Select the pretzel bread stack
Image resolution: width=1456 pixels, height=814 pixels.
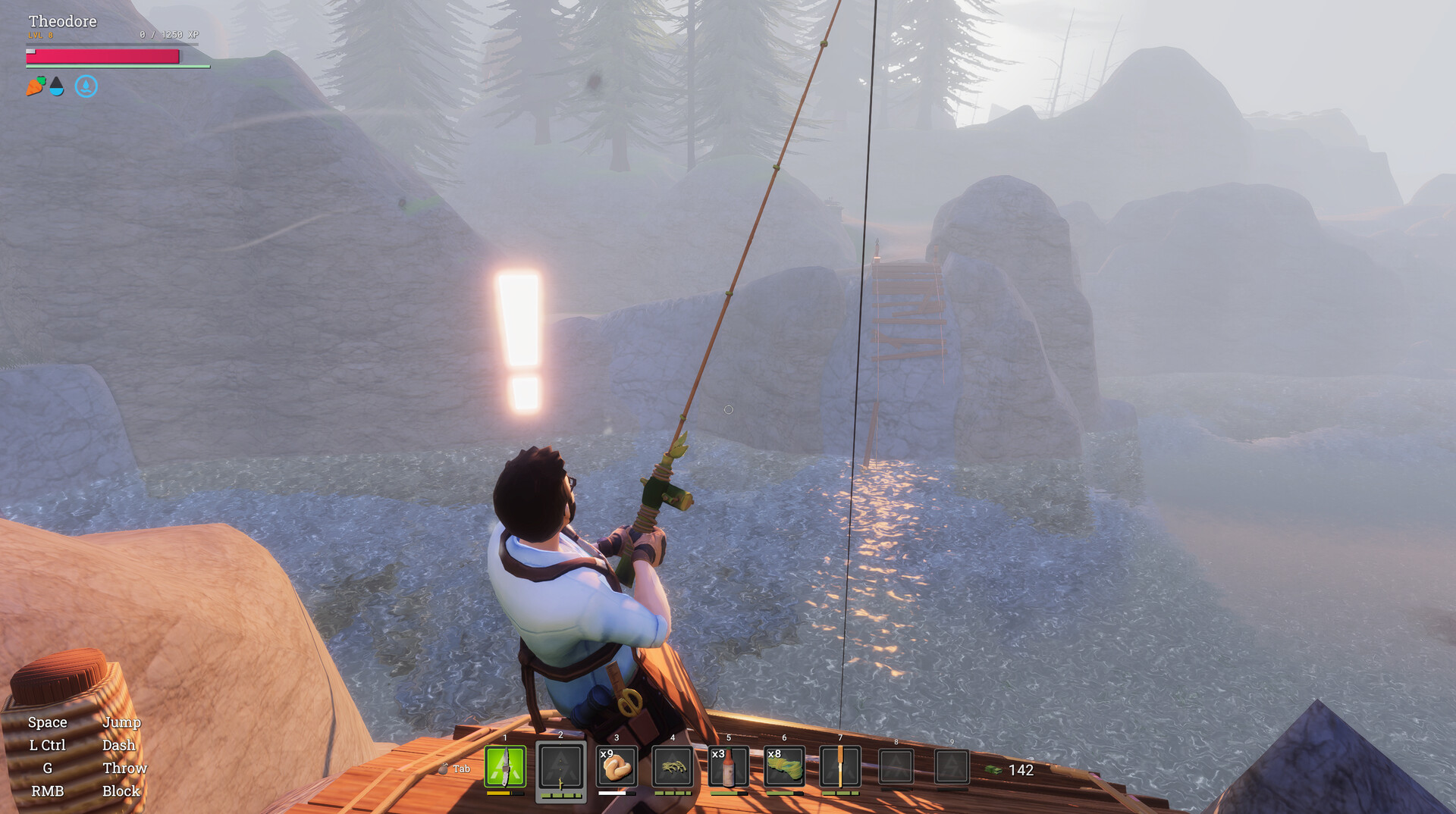pyautogui.click(x=617, y=767)
